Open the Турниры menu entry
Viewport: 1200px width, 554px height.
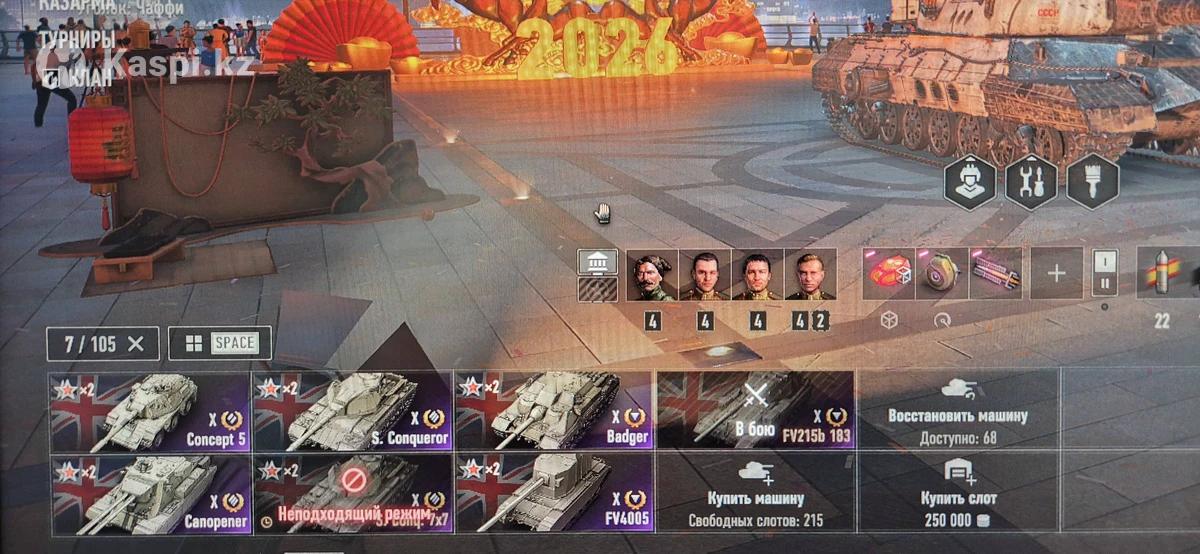(76, 40)
